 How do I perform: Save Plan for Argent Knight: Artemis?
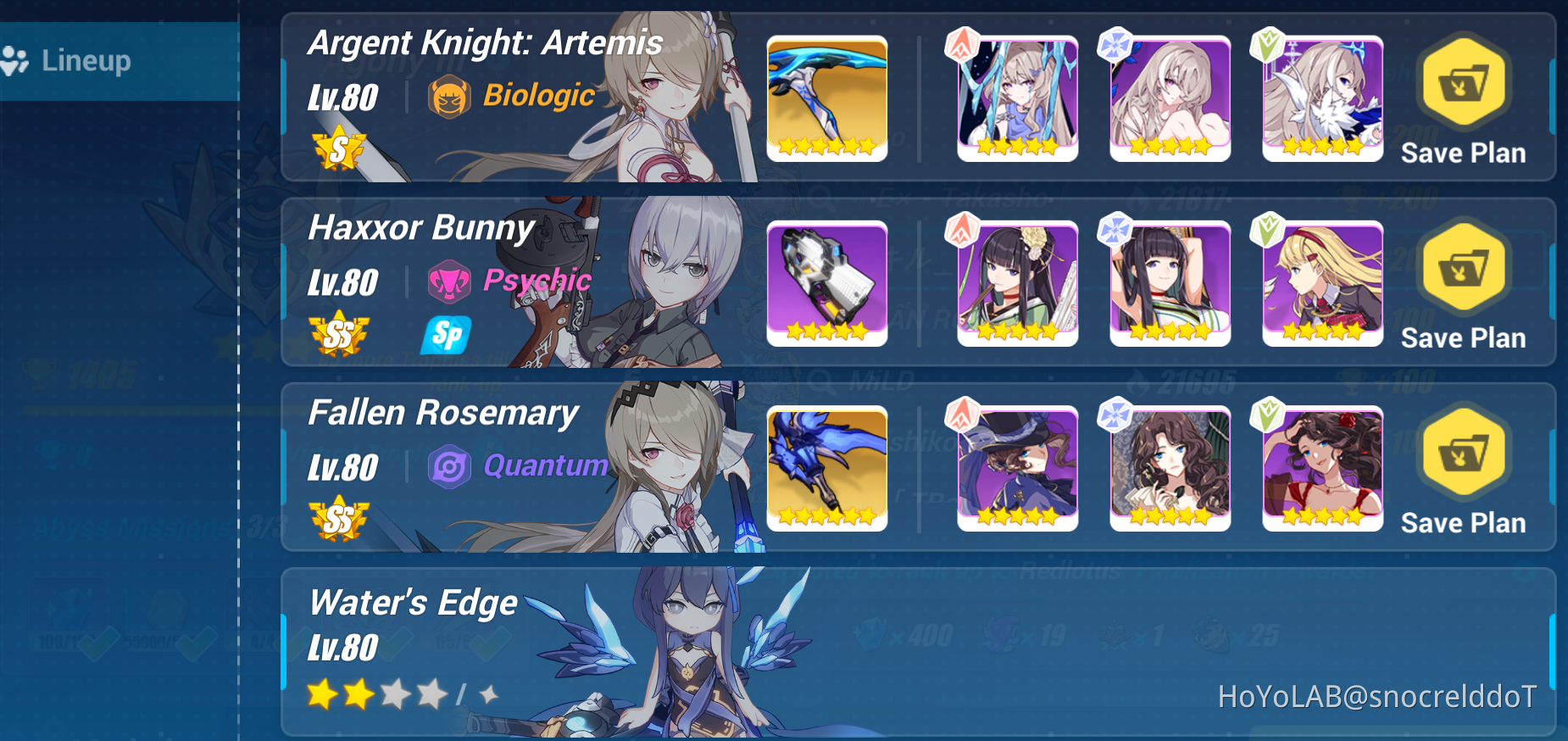(1462, 97)
